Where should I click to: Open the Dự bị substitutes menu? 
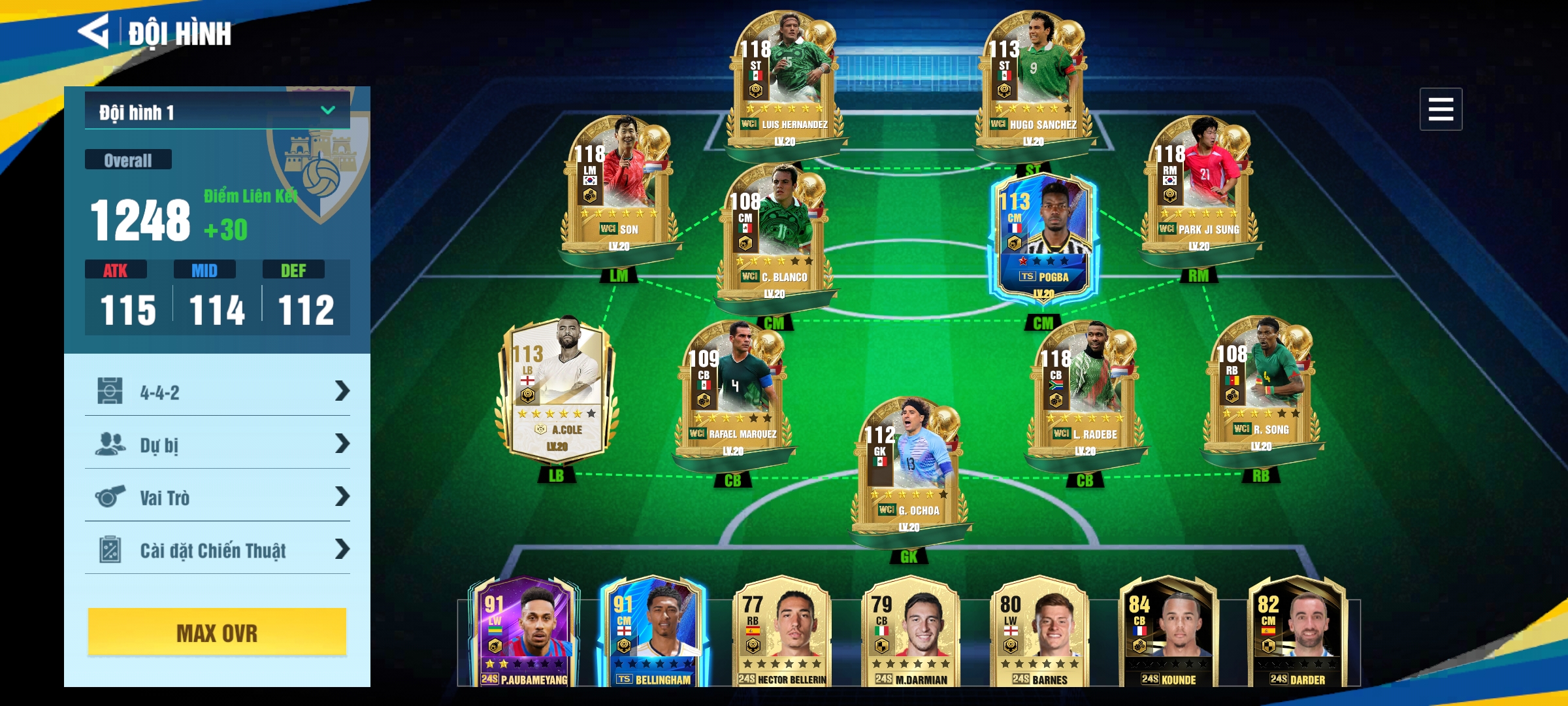pos(217,445)
